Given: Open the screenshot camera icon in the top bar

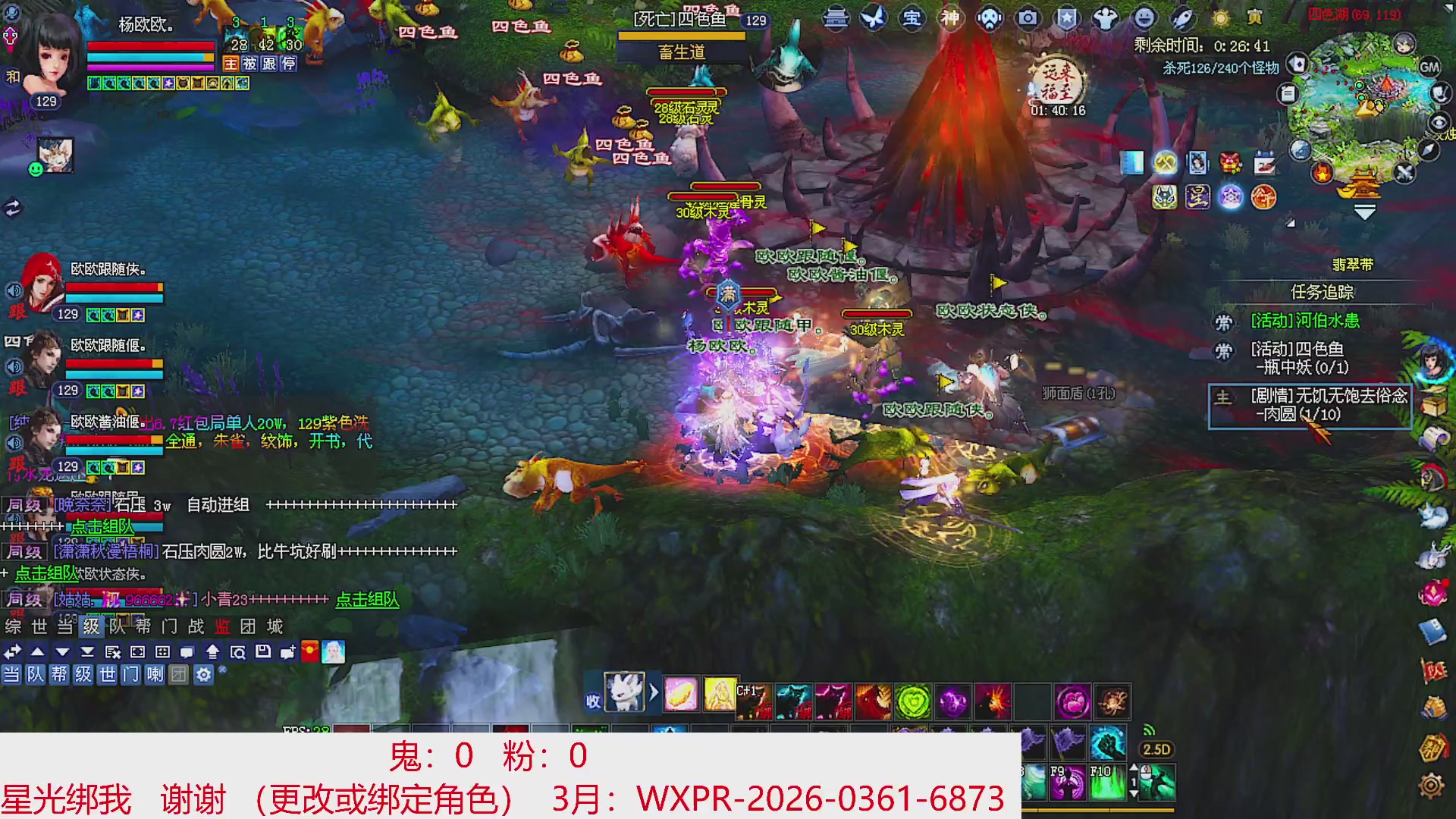Looking at the screenshot, I should pos(1028,19).
